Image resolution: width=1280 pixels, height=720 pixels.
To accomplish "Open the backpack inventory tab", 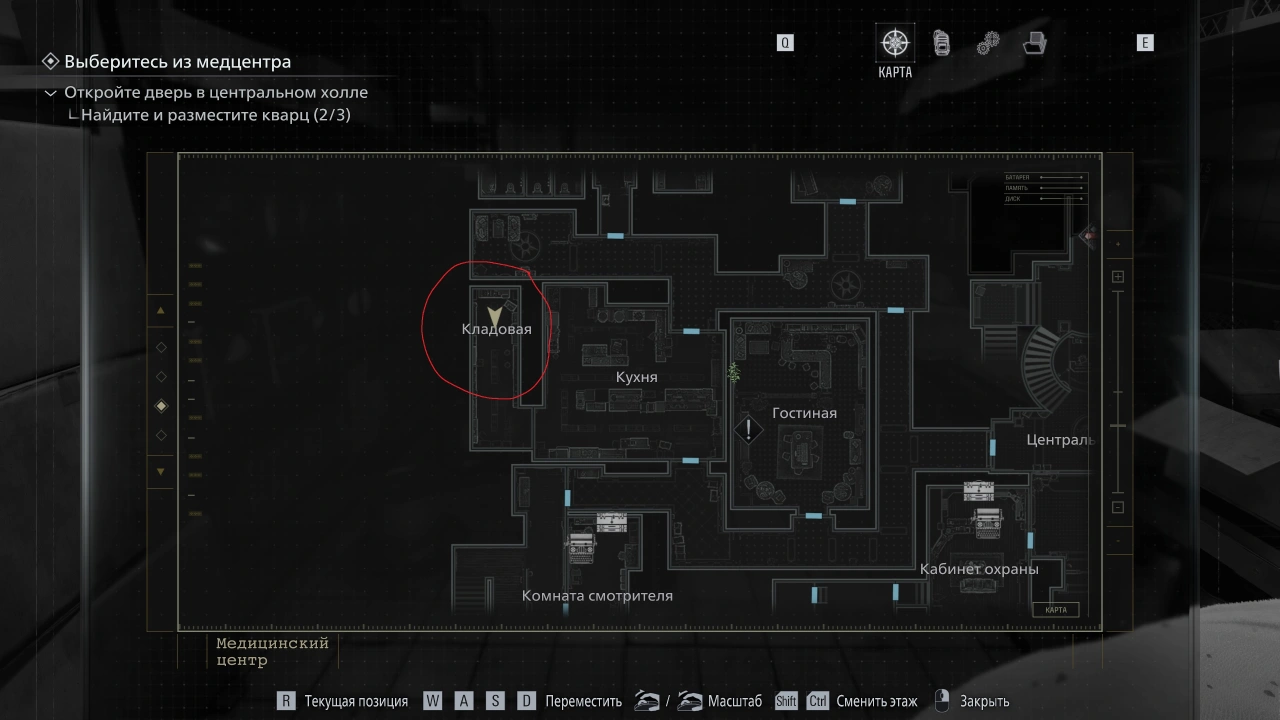I will click(x=941, y=43).
